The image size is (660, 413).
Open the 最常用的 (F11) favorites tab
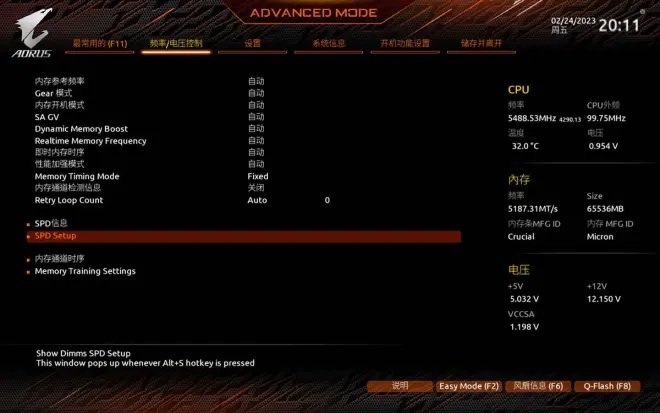(x=100, y=44)
